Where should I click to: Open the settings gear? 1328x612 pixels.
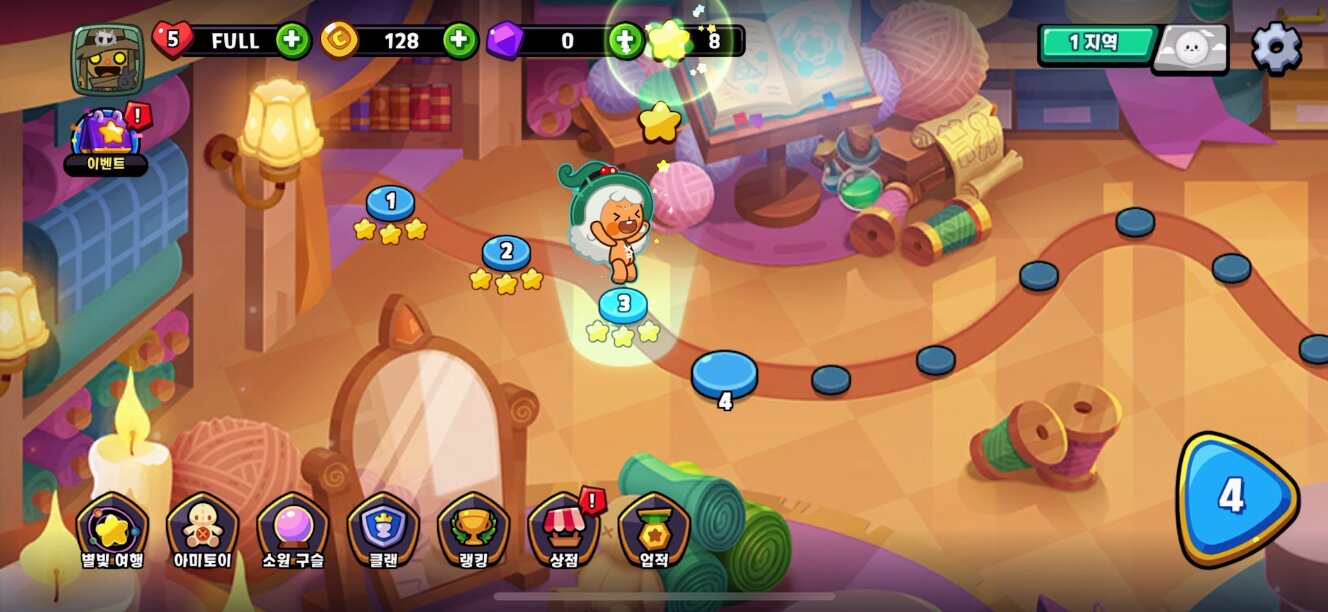(x=1276, y=47)
